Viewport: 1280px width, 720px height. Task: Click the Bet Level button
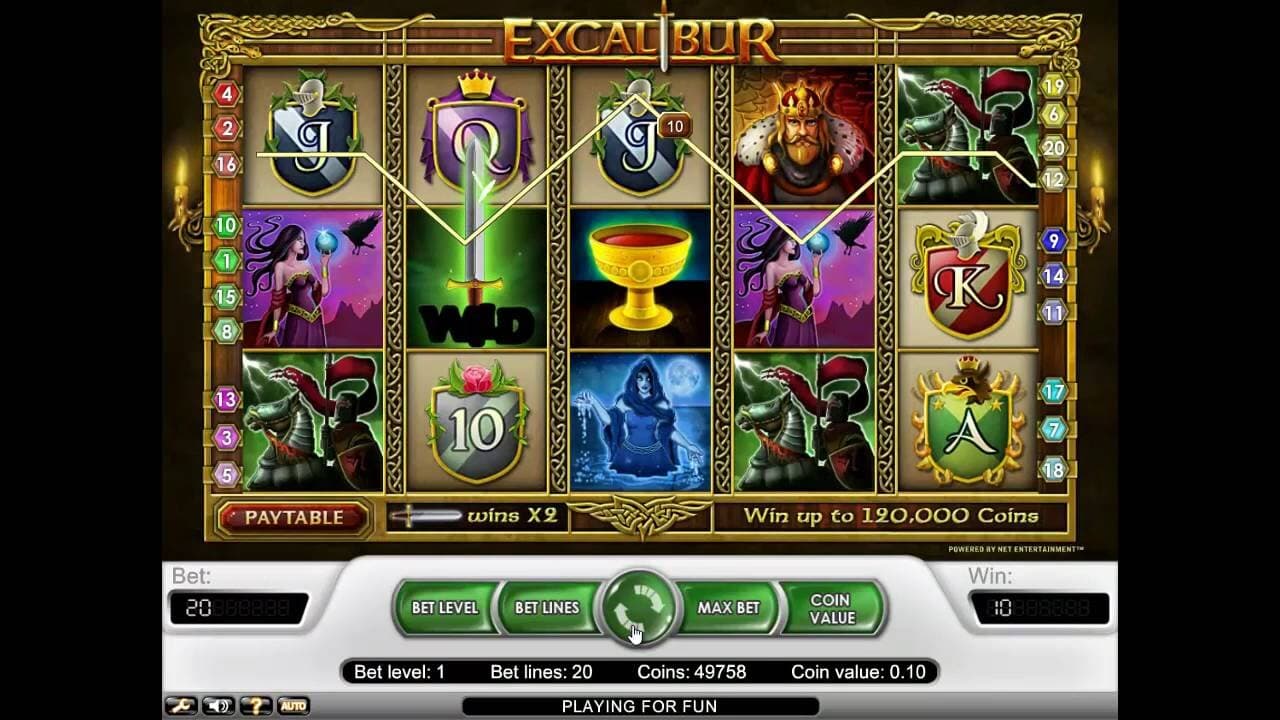coord(445,608)
